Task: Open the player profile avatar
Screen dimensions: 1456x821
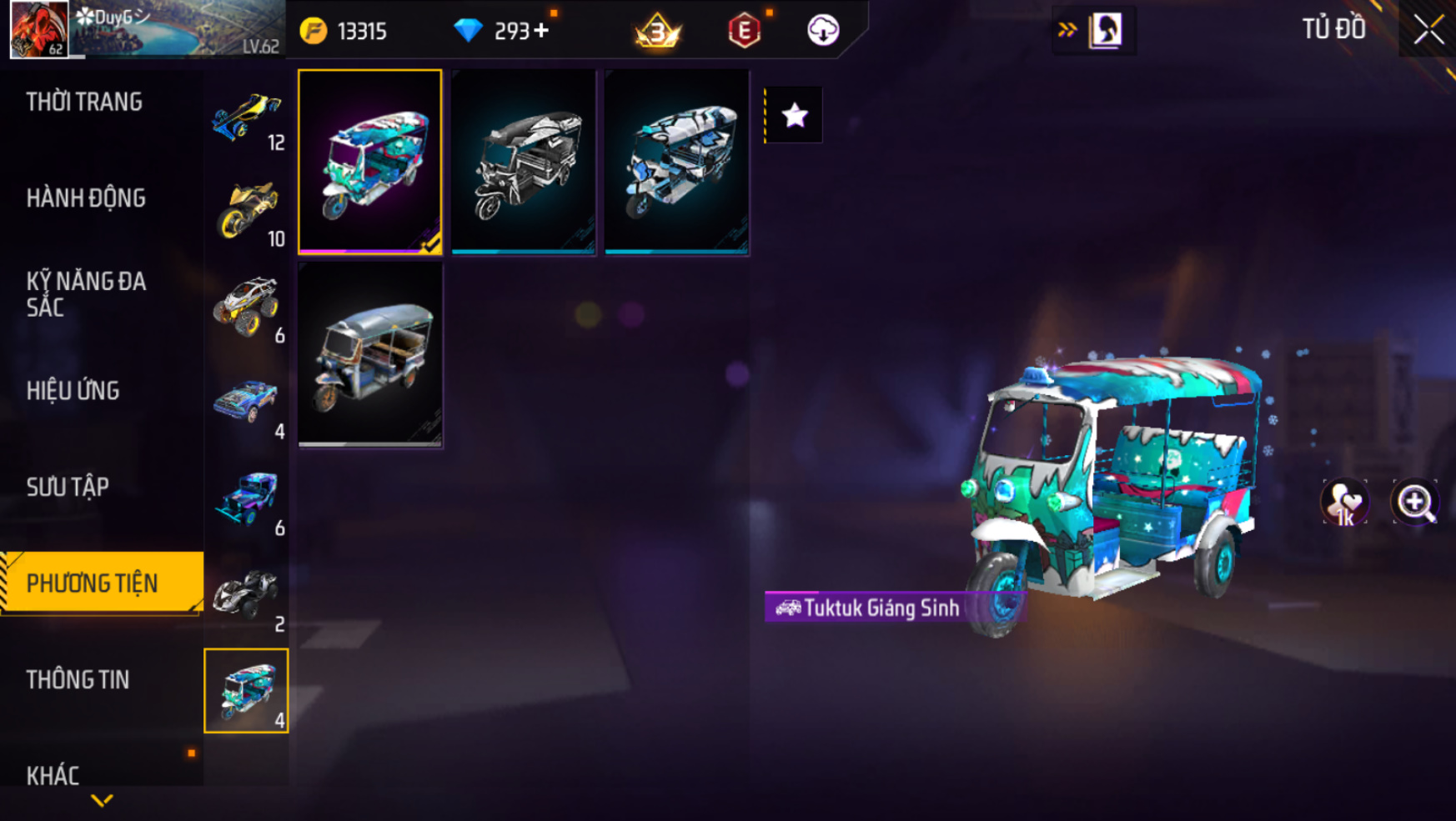Action: (39, 29)
